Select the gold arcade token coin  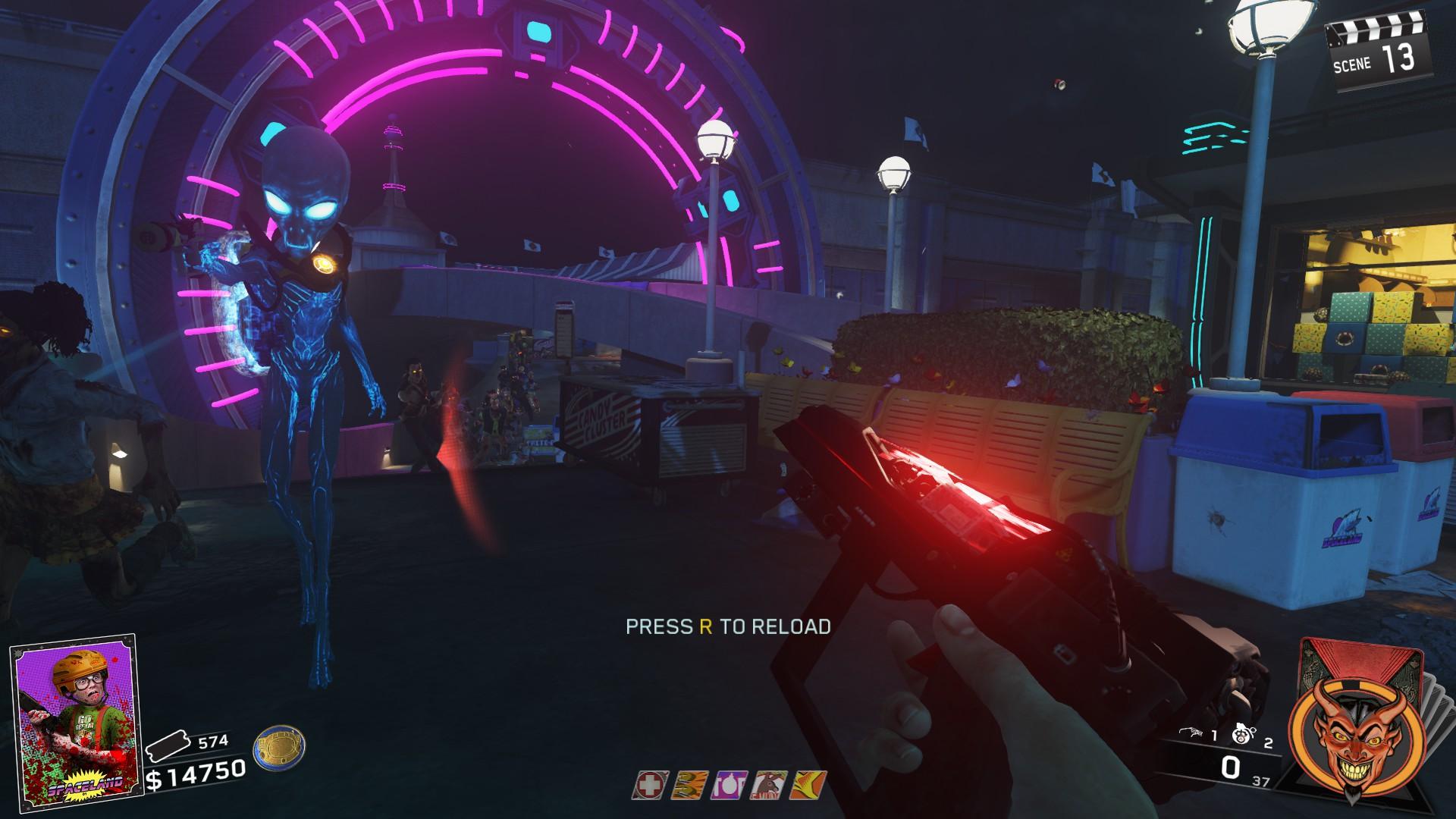tap(280, 749)
